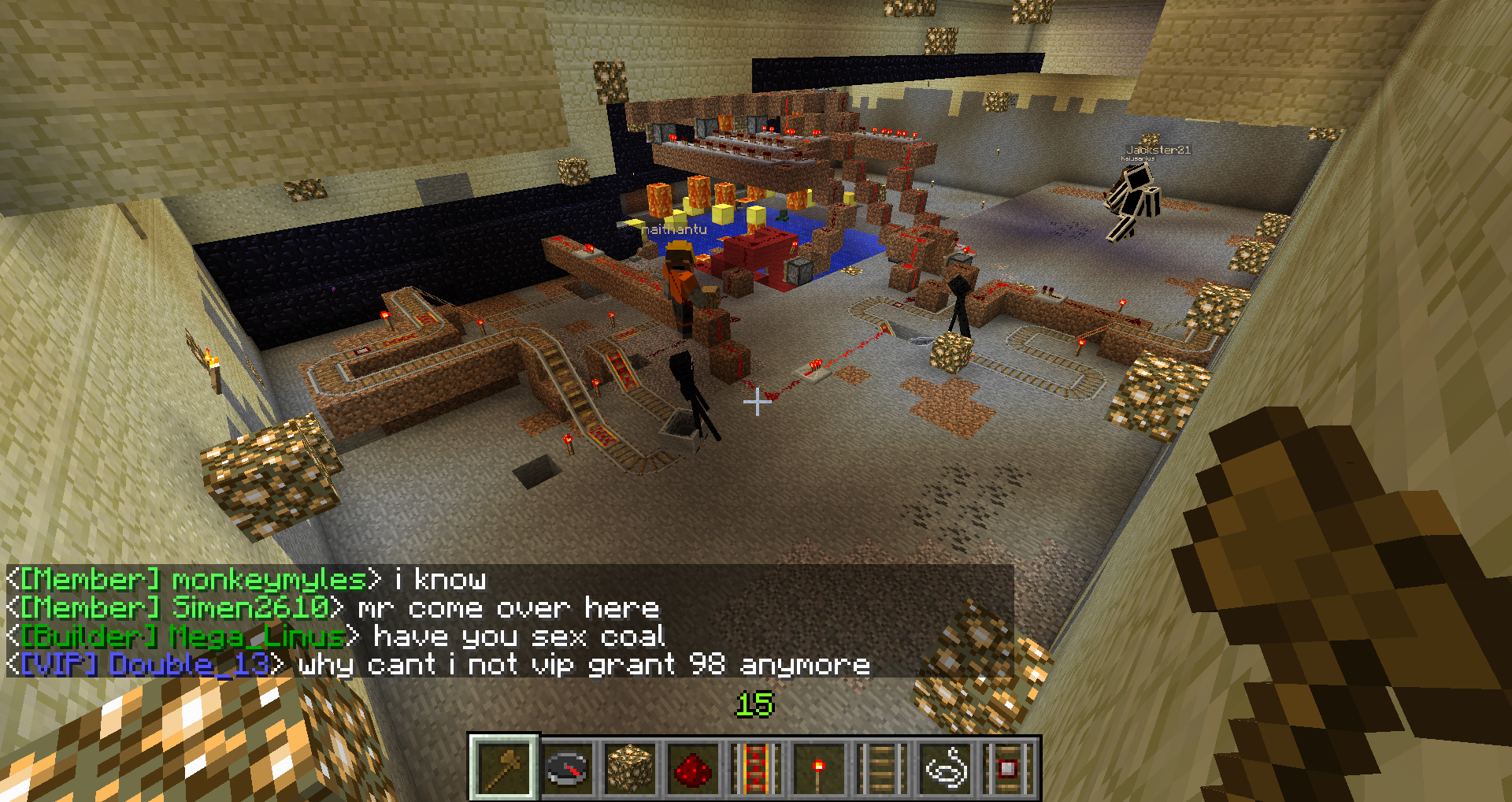Screen dimensions: 1512x802
Task: Select the plain rail slot
Action: point(882,767)
